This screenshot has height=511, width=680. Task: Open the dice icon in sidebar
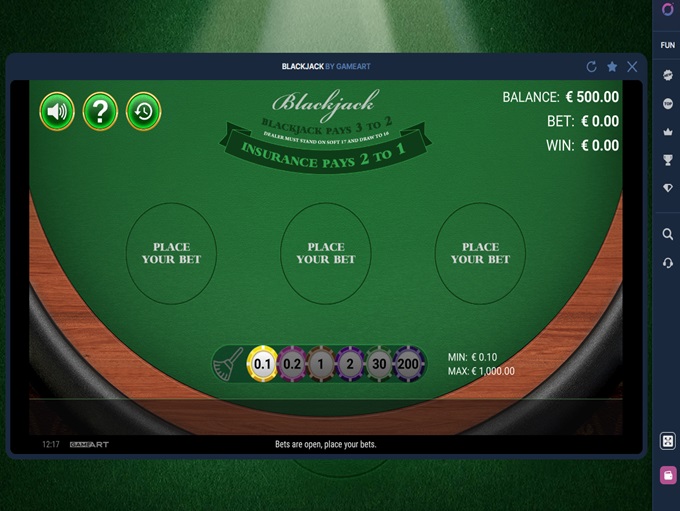tap(668, 441)
